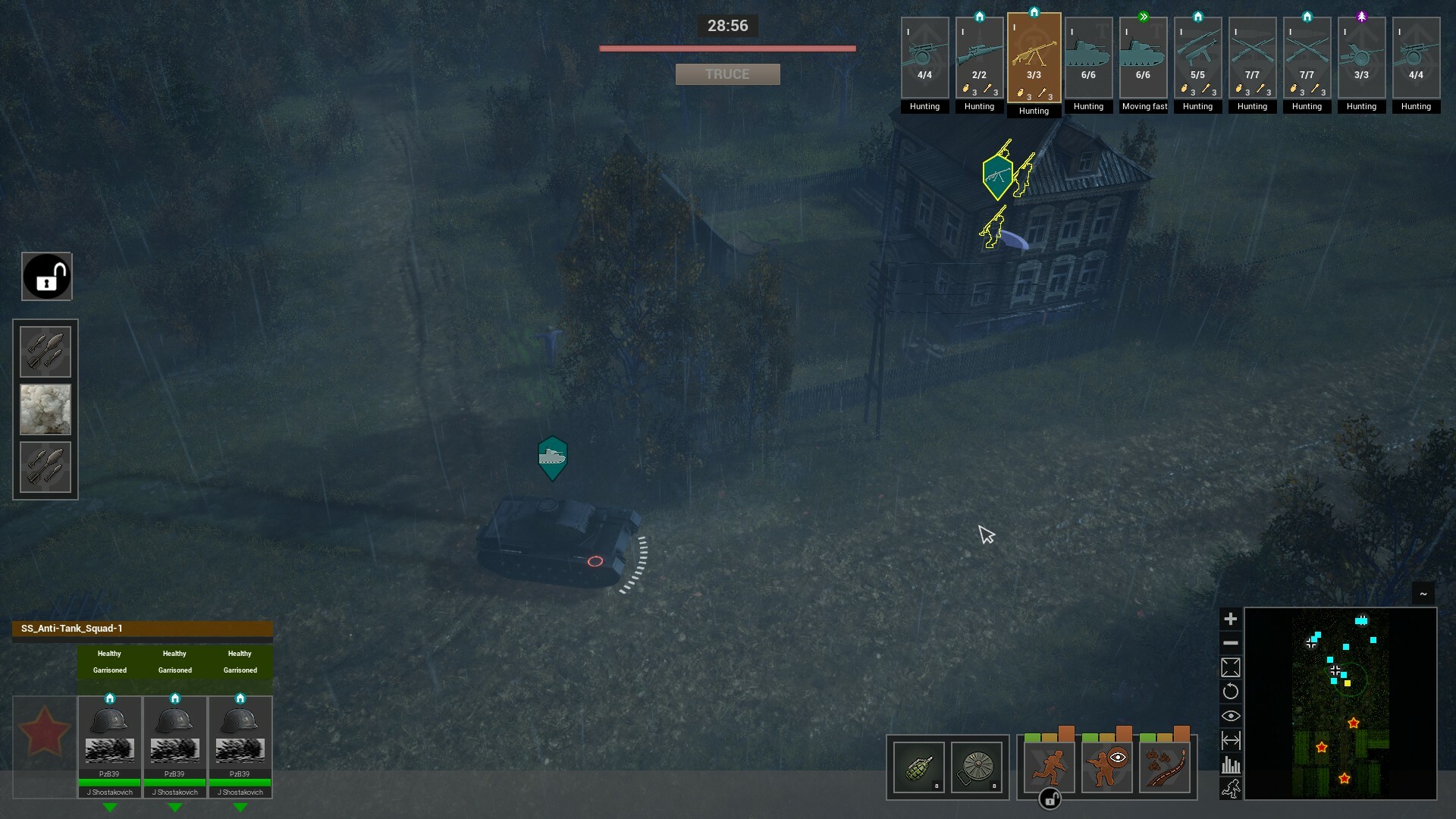Select the tank squad labeled Moving fast
1456x819 pixels.
pos(1144,57)
